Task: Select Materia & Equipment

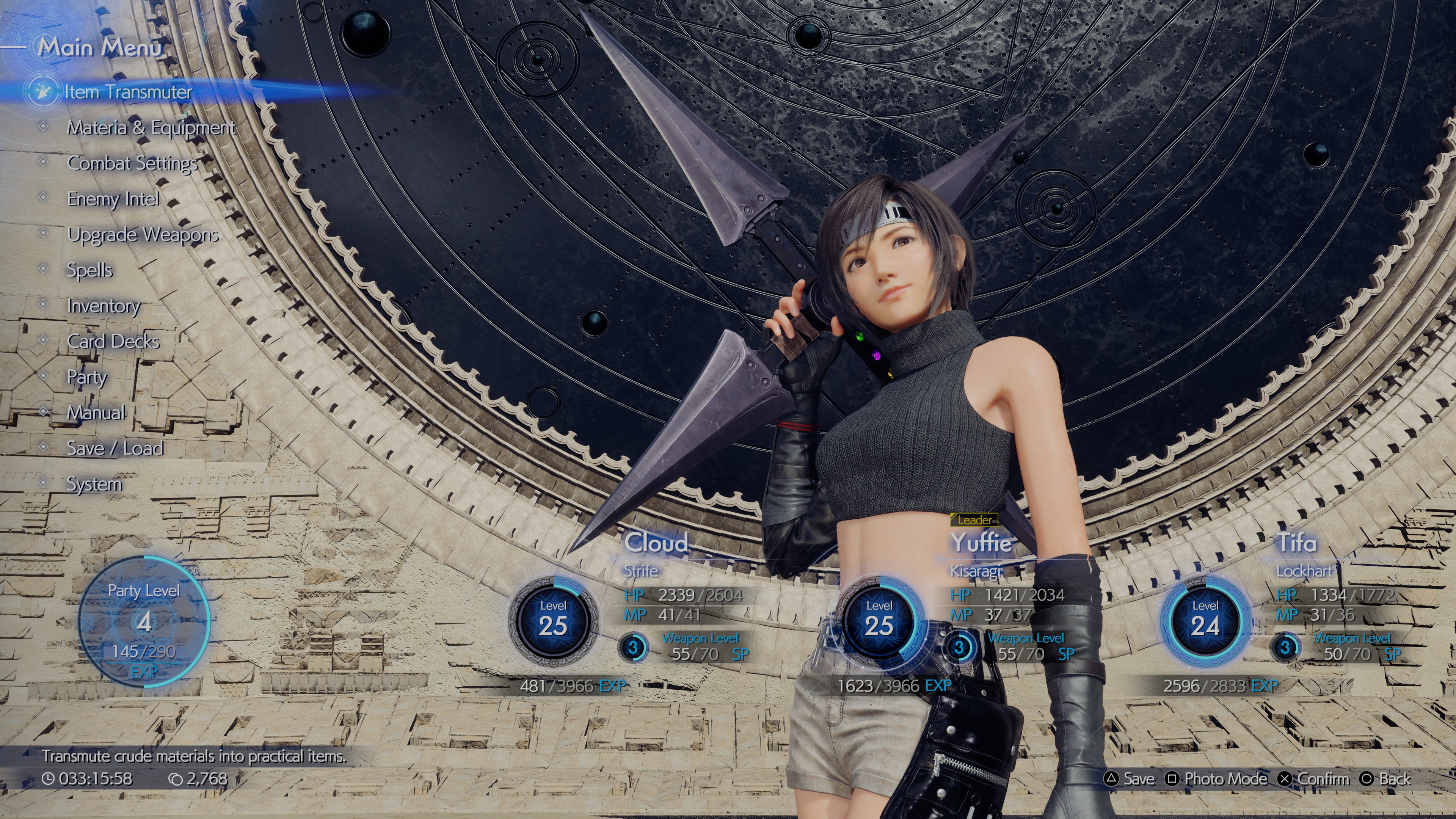Action: 151,128
